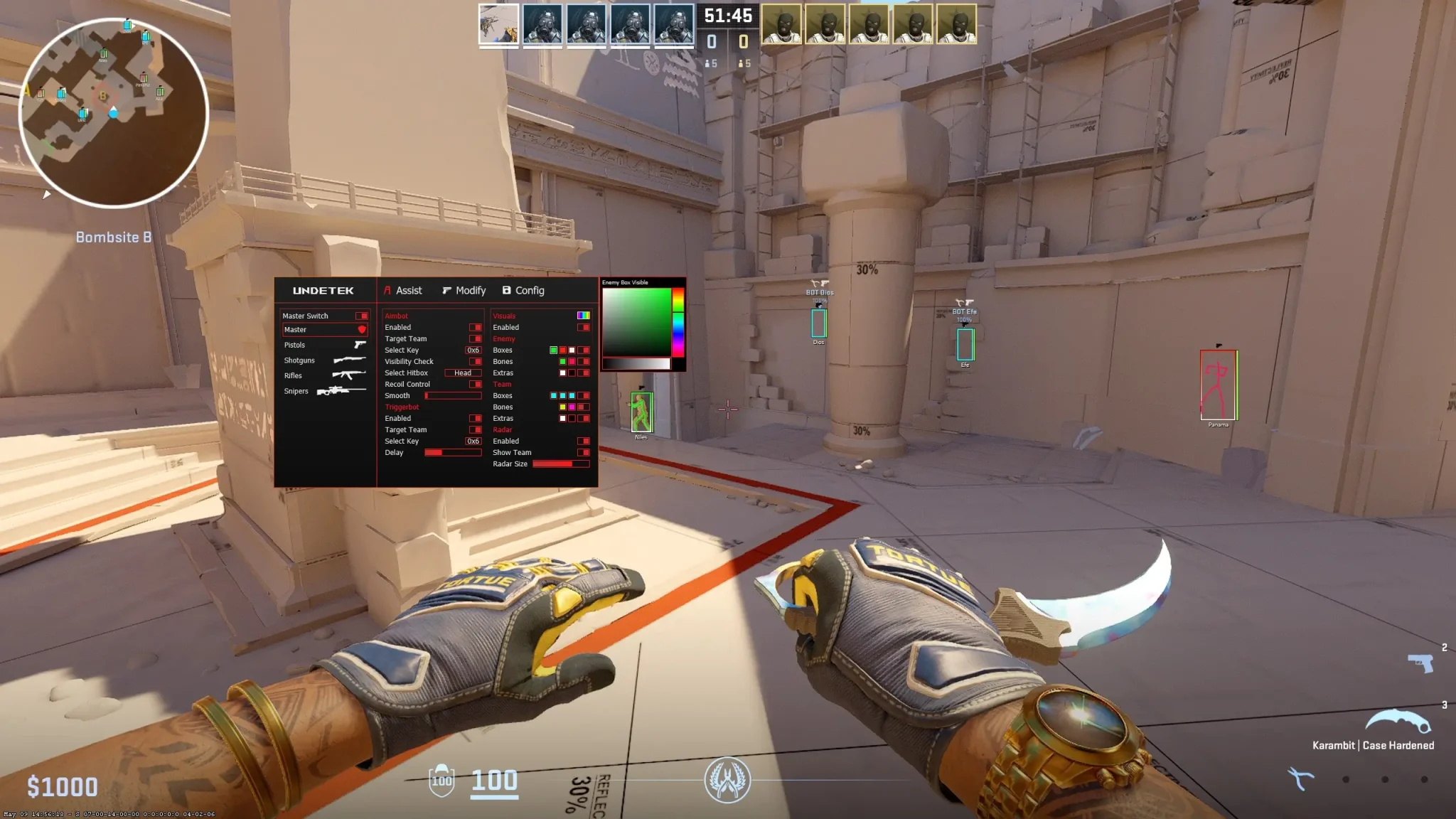Select the Assist tab

tap(402, 291)
